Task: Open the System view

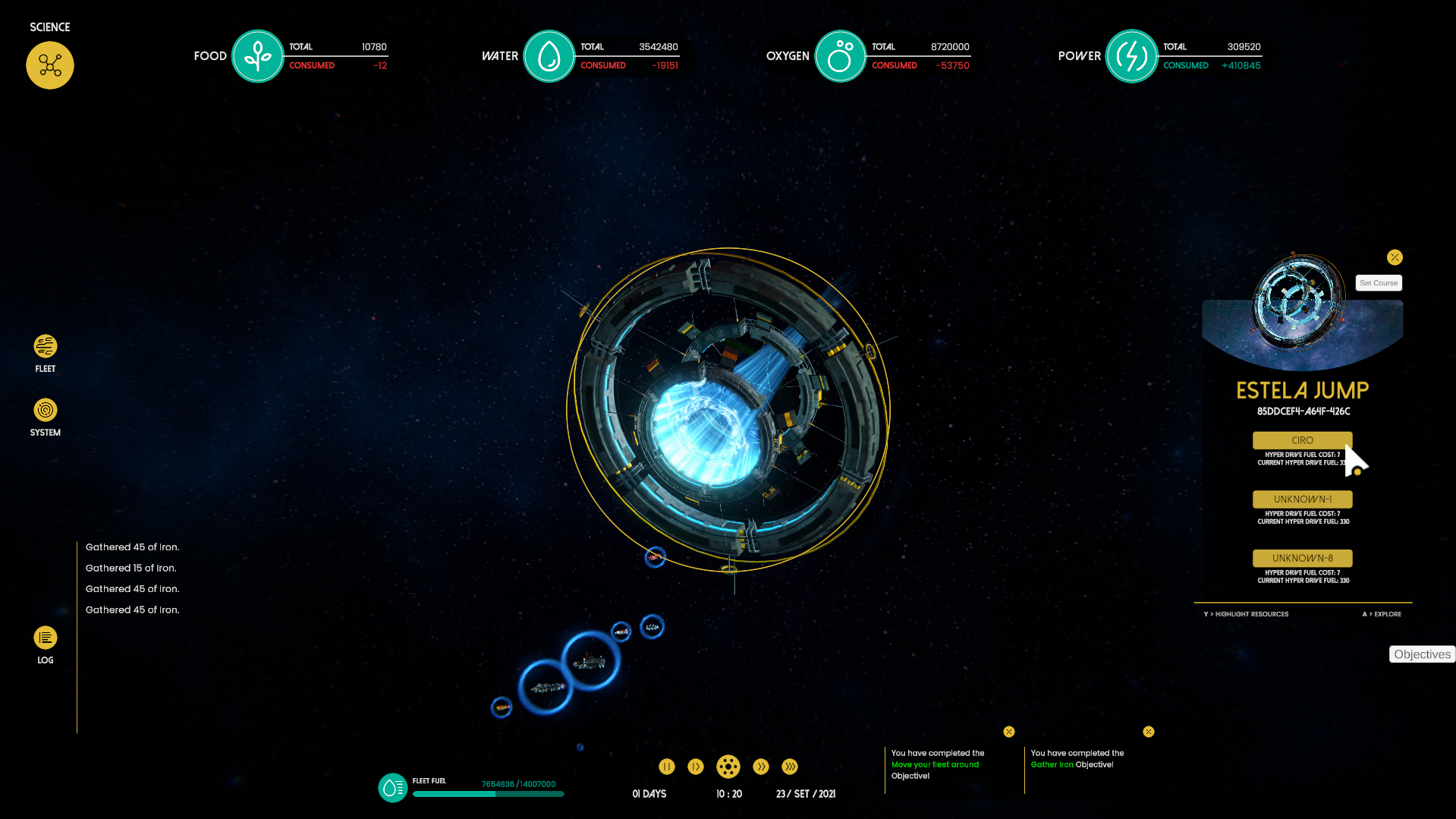Action: click(x=46, y=411)
